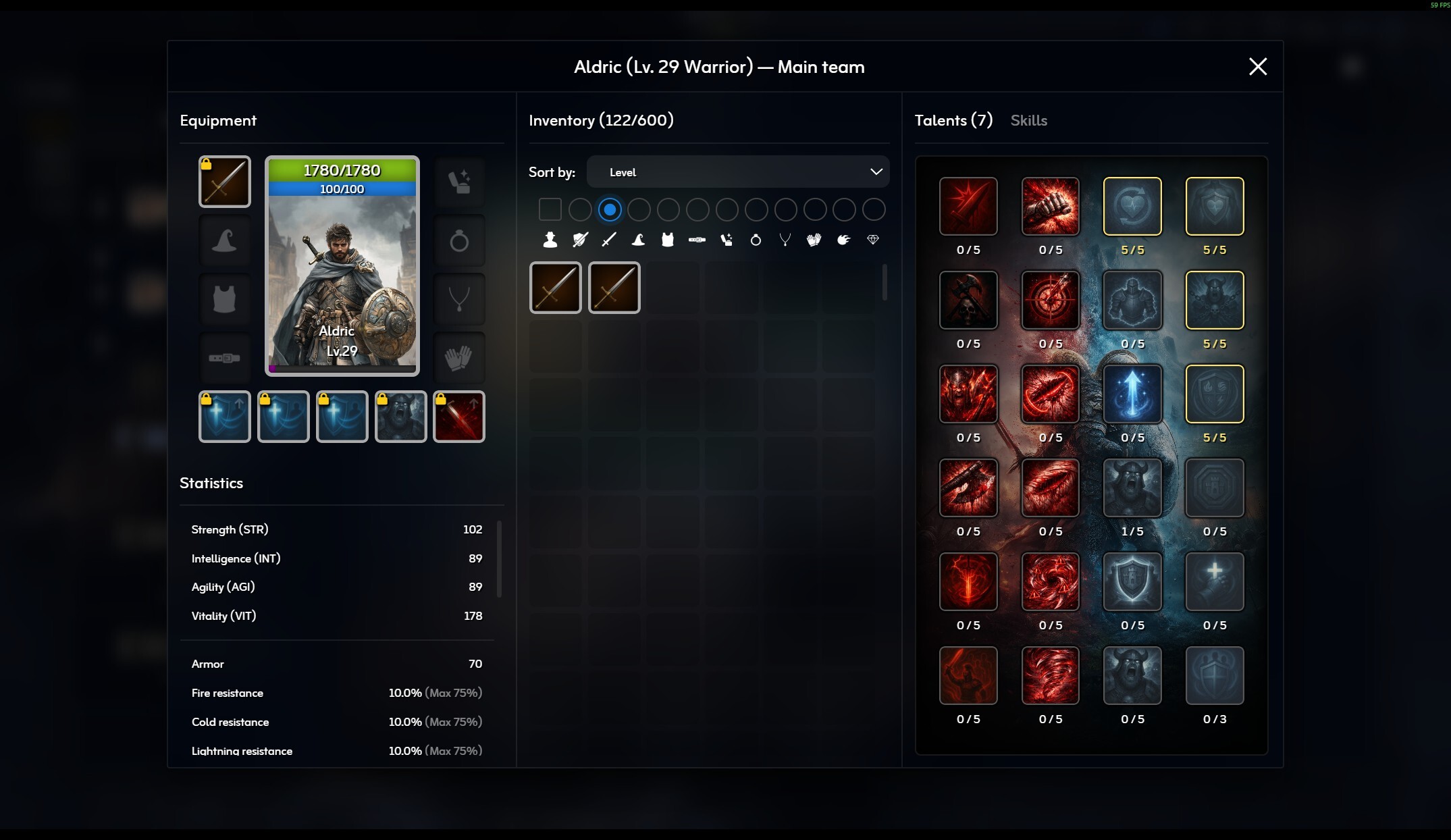Switch to the Talents tab
The height and width of the screenshot is (840, 1451).
point(953,120)
